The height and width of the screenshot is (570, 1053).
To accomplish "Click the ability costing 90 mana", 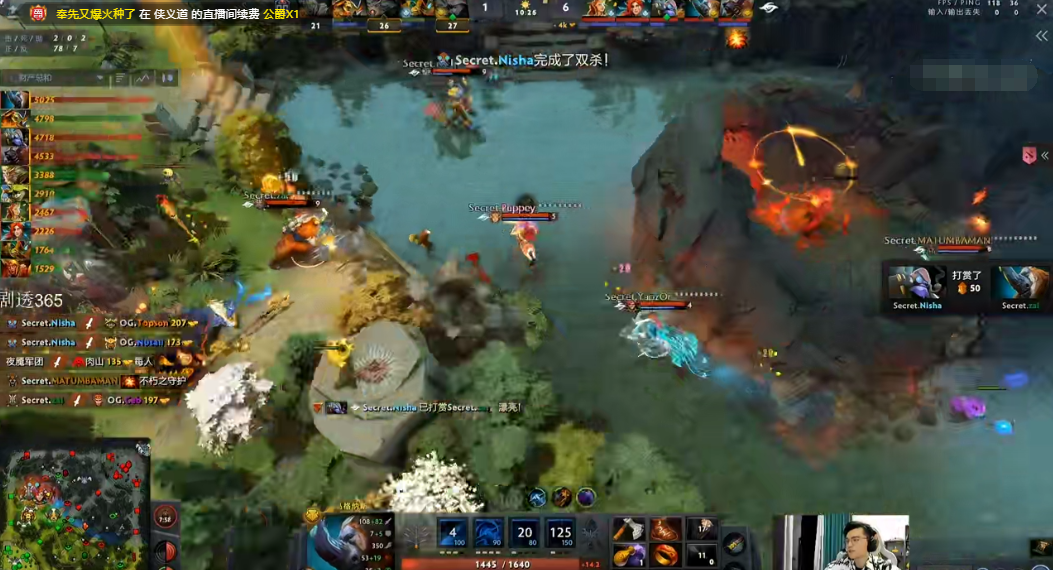I will coord(489,534).
